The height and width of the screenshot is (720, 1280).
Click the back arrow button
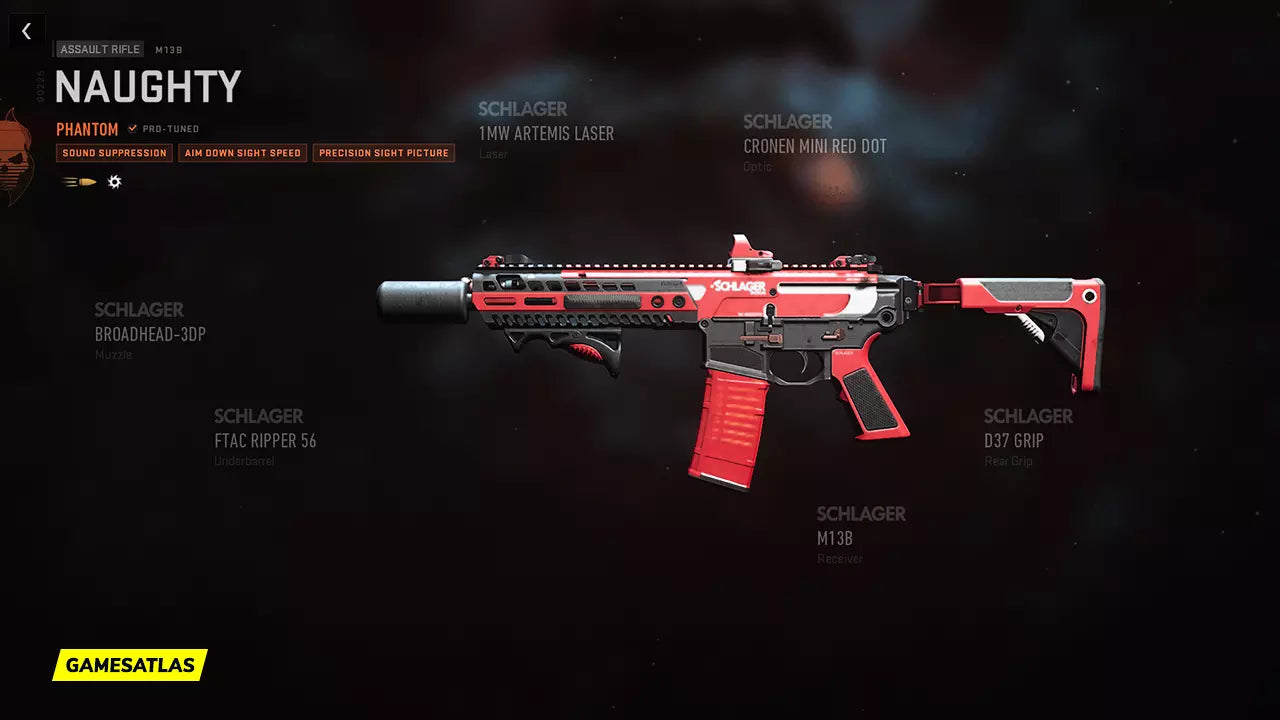[27, 31]
